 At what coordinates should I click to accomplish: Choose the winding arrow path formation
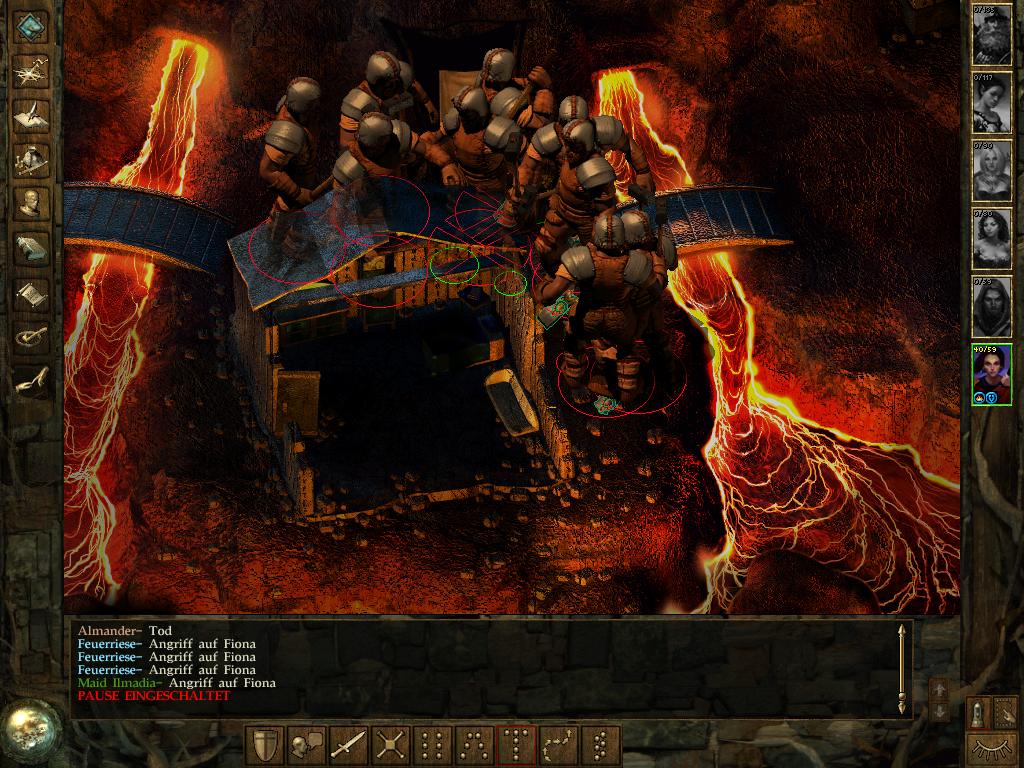(x=558, y=746)
